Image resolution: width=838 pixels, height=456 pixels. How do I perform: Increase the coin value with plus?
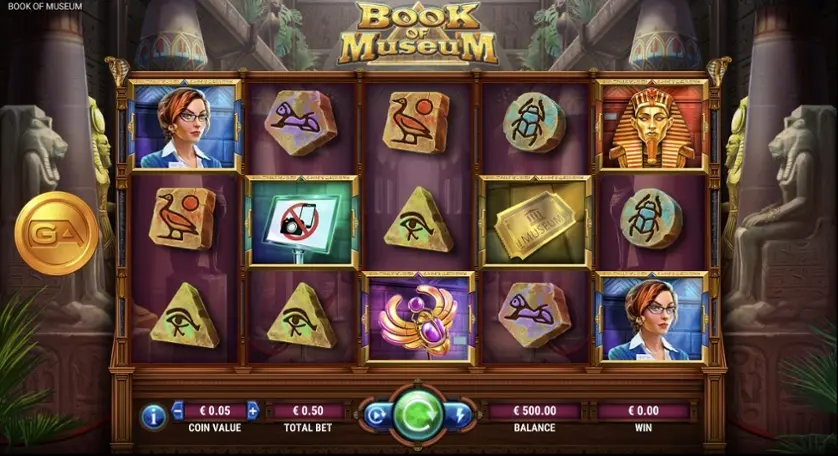coord(252,410)
